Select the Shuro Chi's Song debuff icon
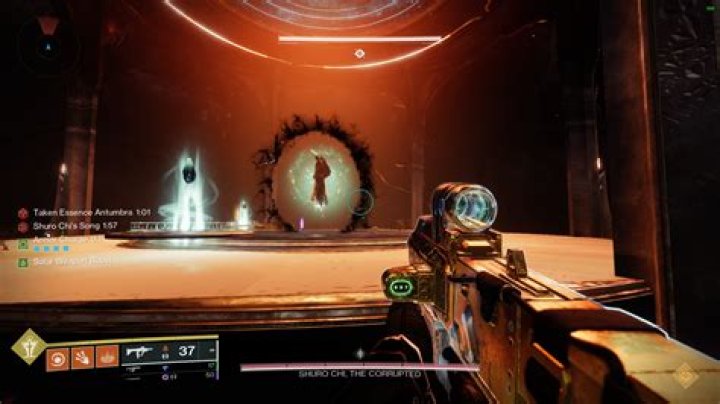This screenshot has width=720, height=404. click(x=22, y=228)
